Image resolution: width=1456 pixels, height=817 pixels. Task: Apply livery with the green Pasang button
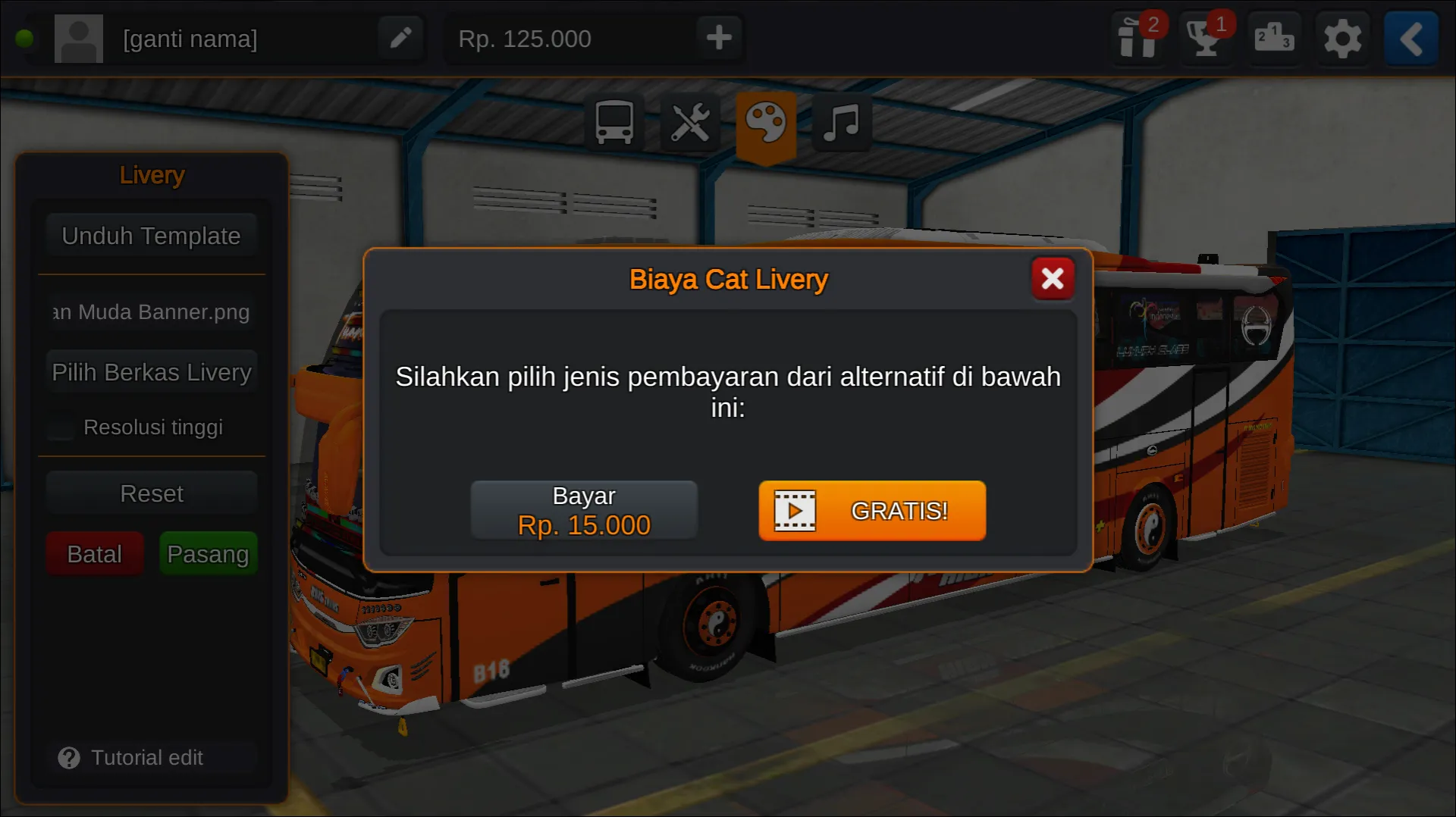(x=208, y=554)
